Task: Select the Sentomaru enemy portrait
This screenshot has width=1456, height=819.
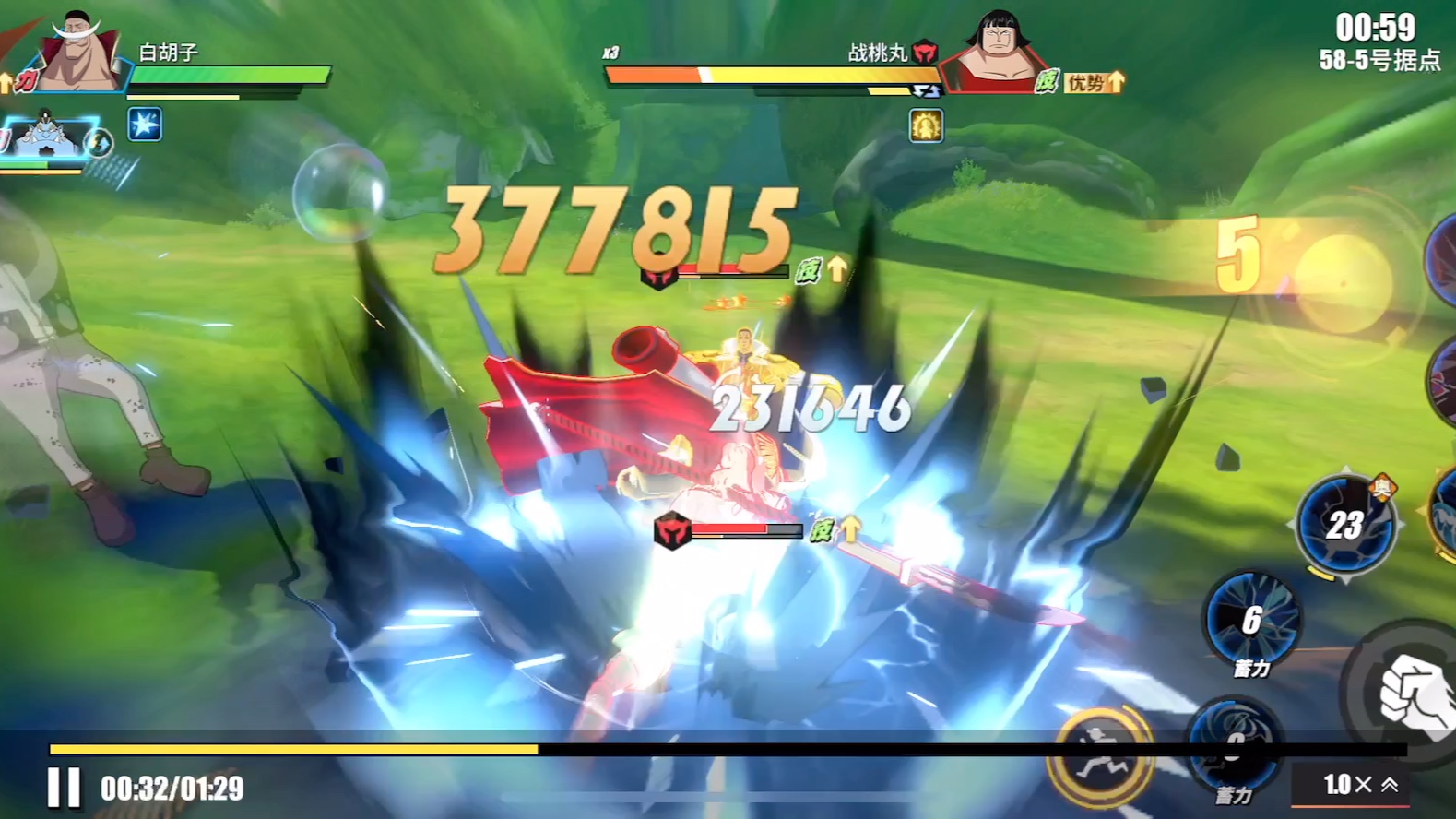Action: coord(994,51)
